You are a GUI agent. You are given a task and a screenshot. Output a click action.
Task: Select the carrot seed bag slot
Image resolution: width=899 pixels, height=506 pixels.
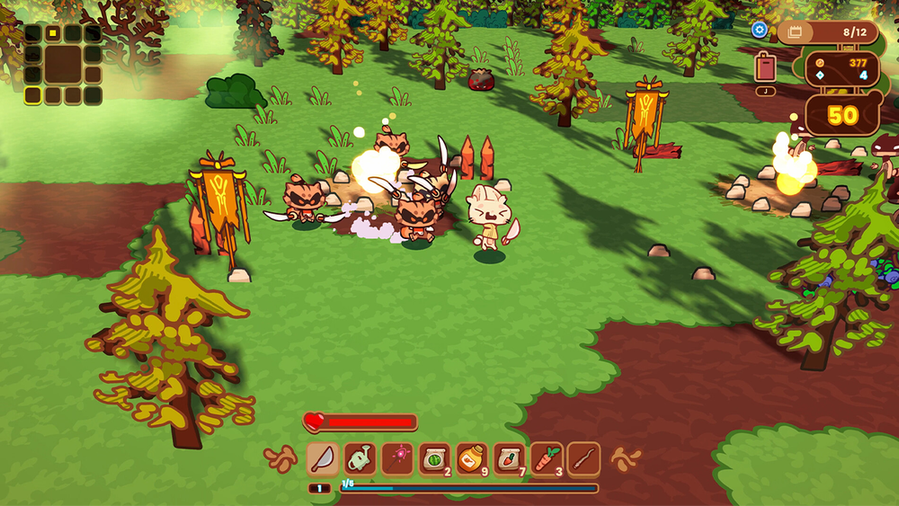[509, 459]
